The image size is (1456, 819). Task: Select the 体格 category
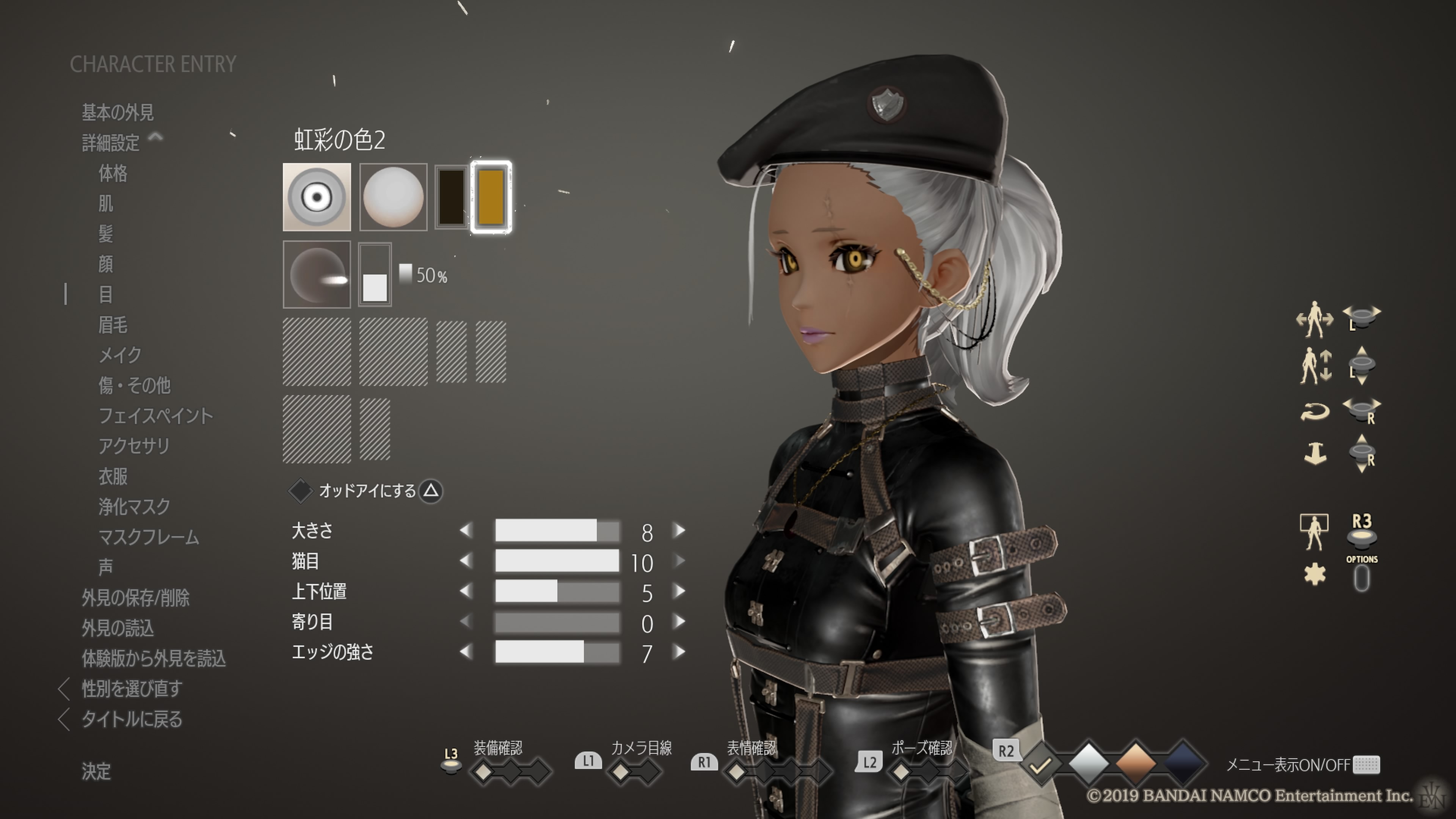coord(113,173)
